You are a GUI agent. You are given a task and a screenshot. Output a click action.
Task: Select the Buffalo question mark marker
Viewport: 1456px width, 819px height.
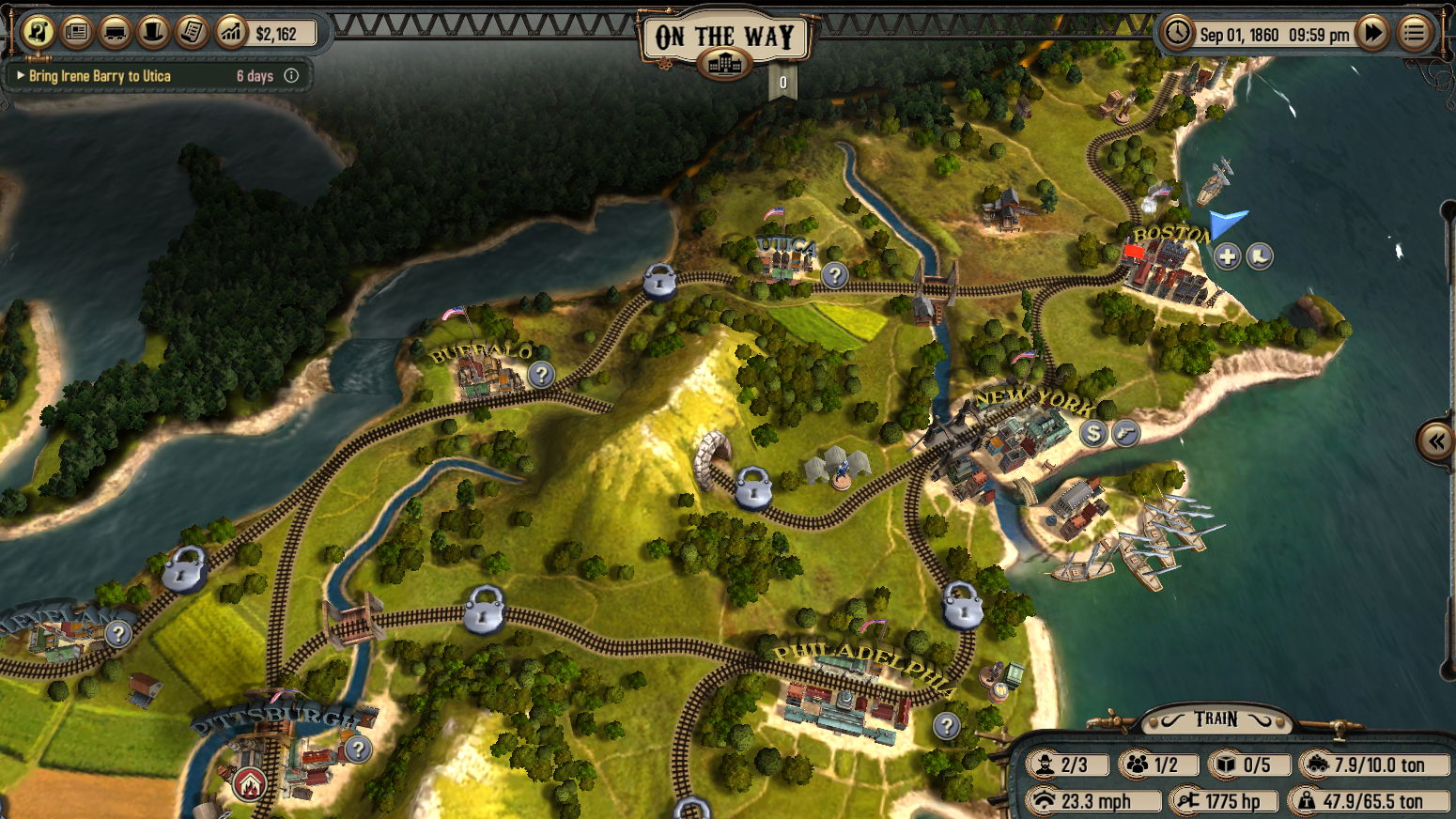540,375
